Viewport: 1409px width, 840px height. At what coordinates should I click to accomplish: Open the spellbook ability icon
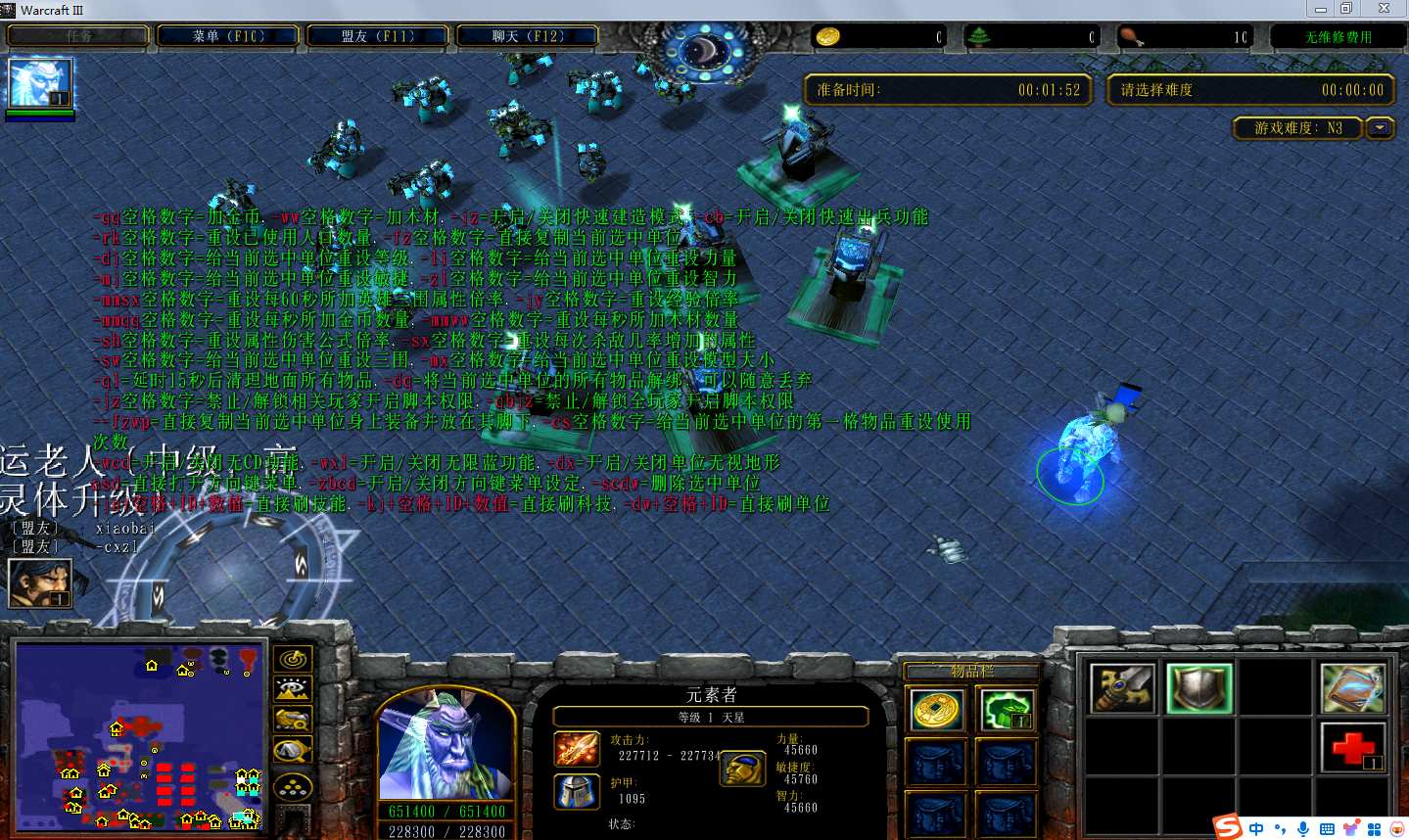click(1352, 688)
